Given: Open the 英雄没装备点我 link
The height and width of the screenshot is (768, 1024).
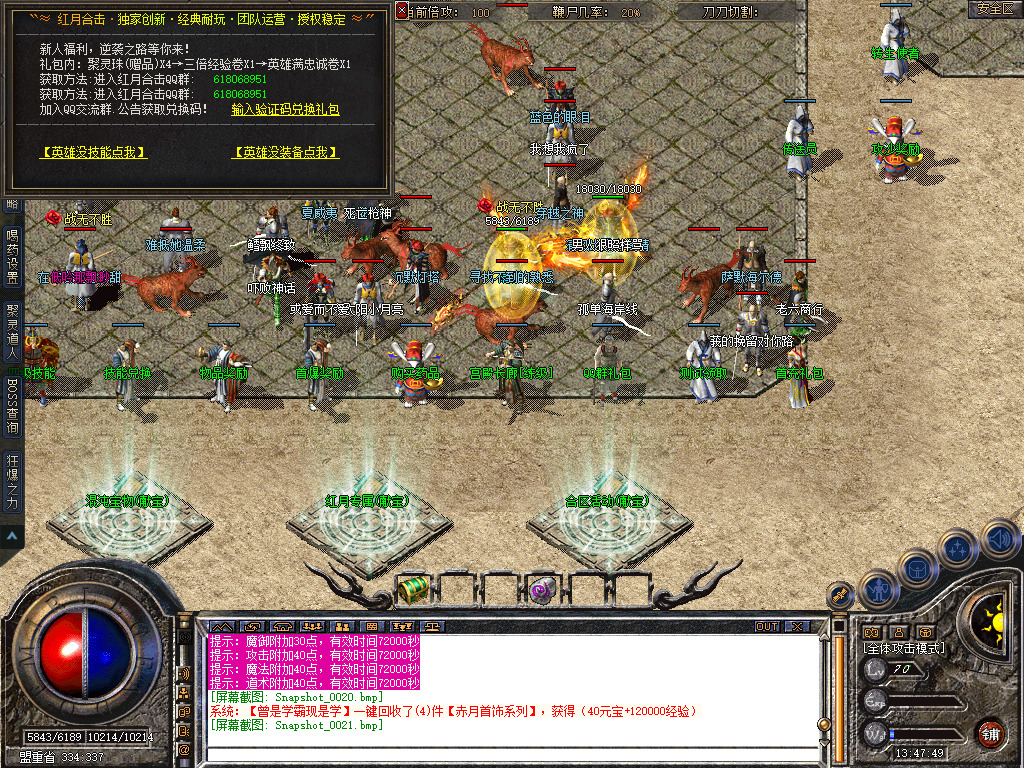Looking at the screenshot, I should point(285,152).
